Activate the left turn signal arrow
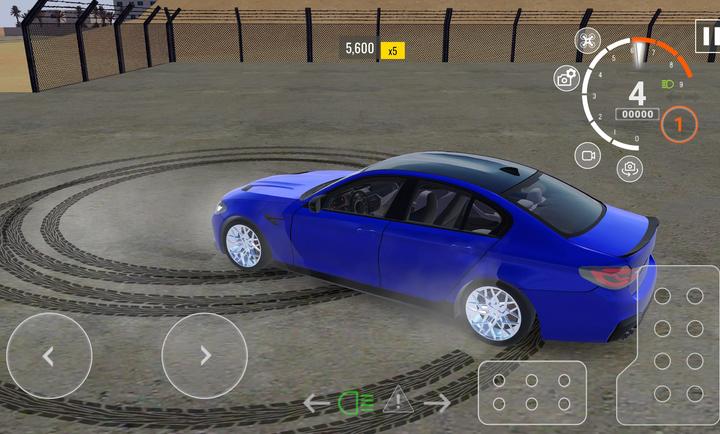720x434 pixels. click(x=316, y=403)
